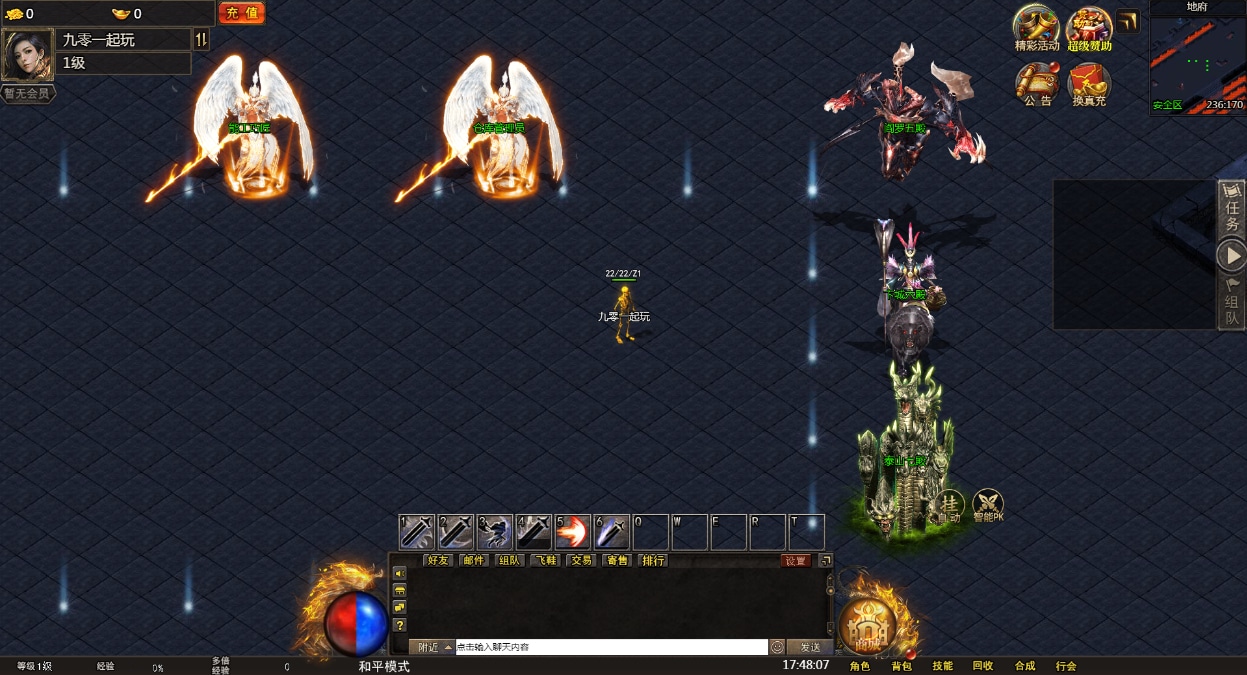1247x675 pixels.
Task: Switch to the 组队 team side tab
Action: pyautogui.click(x=1231, y=304)
